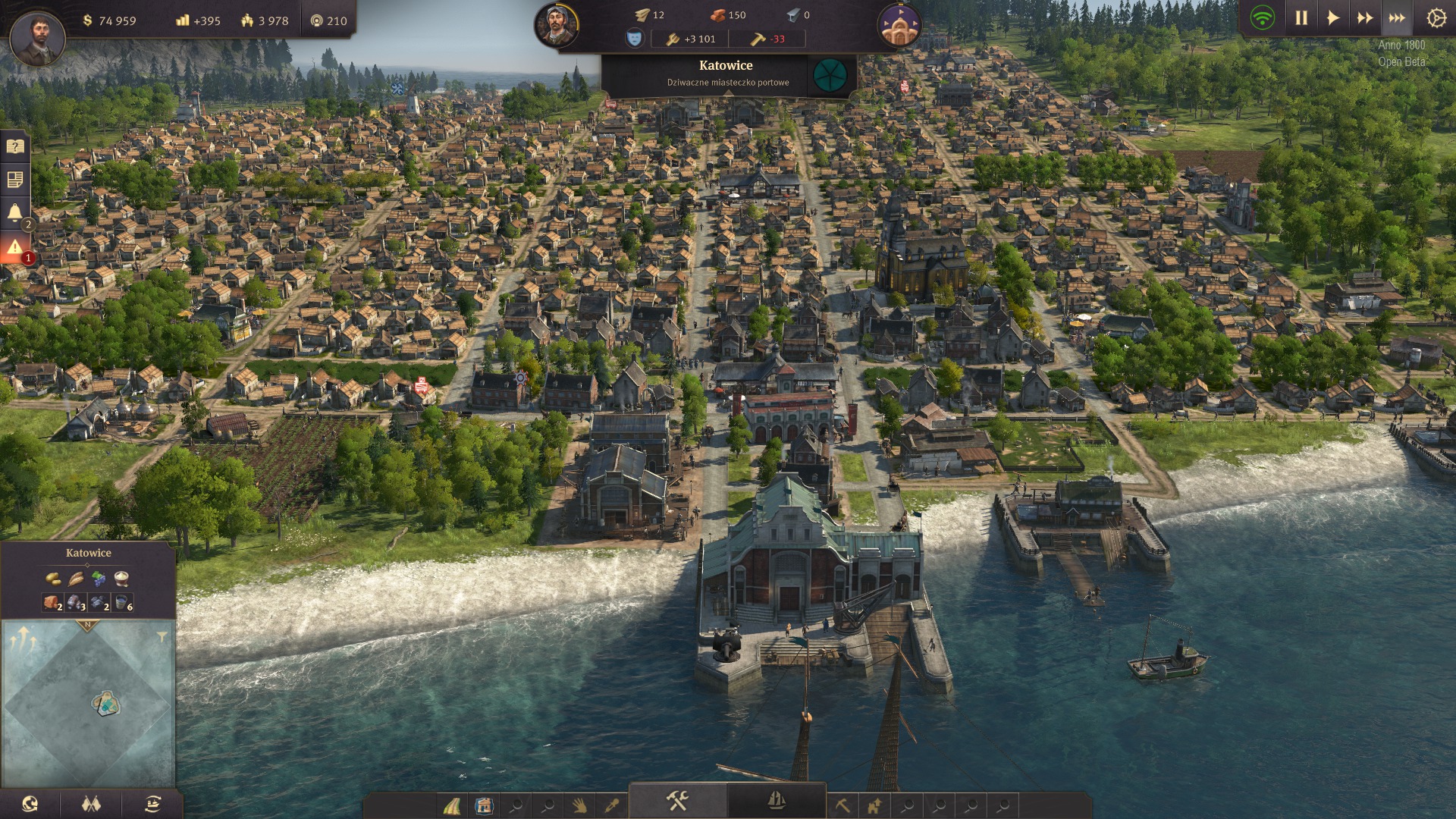Click the green network connection icon
The width and height of the screenshot is (1456, 819).
1263,18
